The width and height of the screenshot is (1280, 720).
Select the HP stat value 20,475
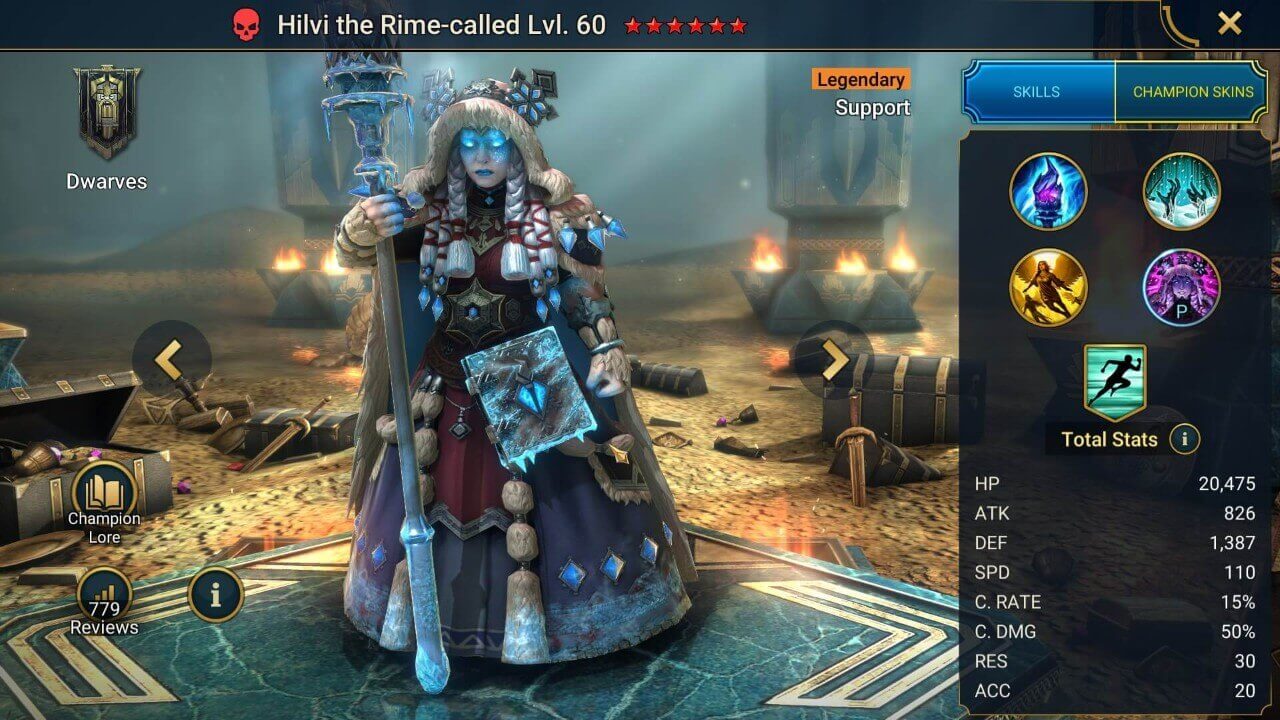tap(1228, 484)
